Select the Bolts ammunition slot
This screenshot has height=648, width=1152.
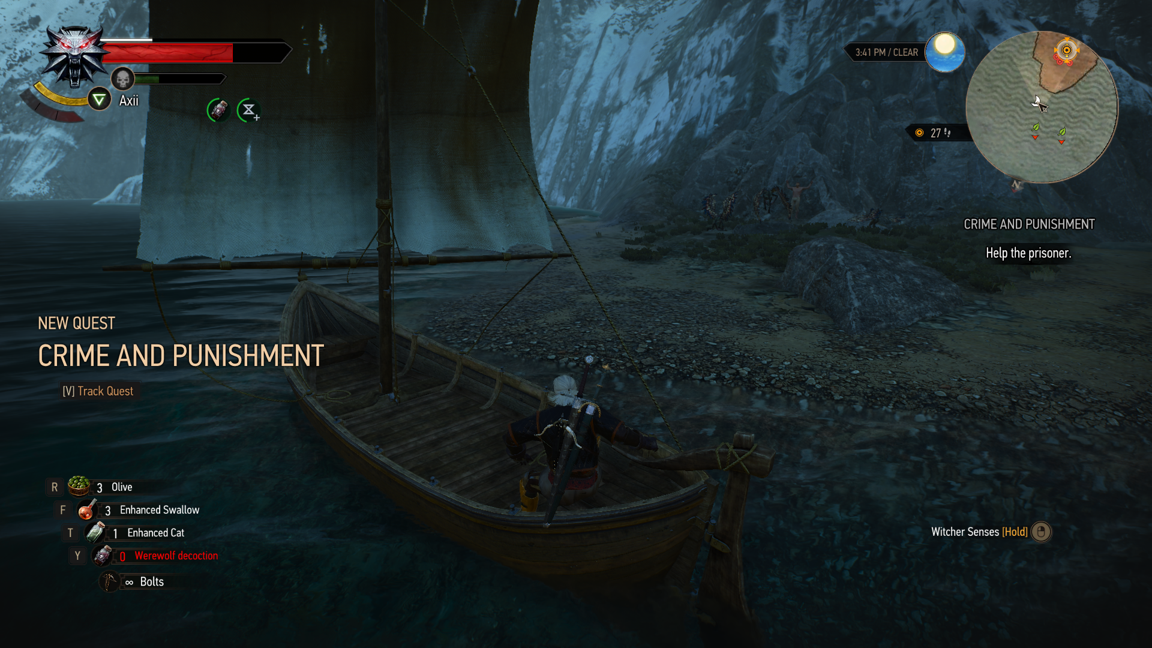tap(110, 581)
